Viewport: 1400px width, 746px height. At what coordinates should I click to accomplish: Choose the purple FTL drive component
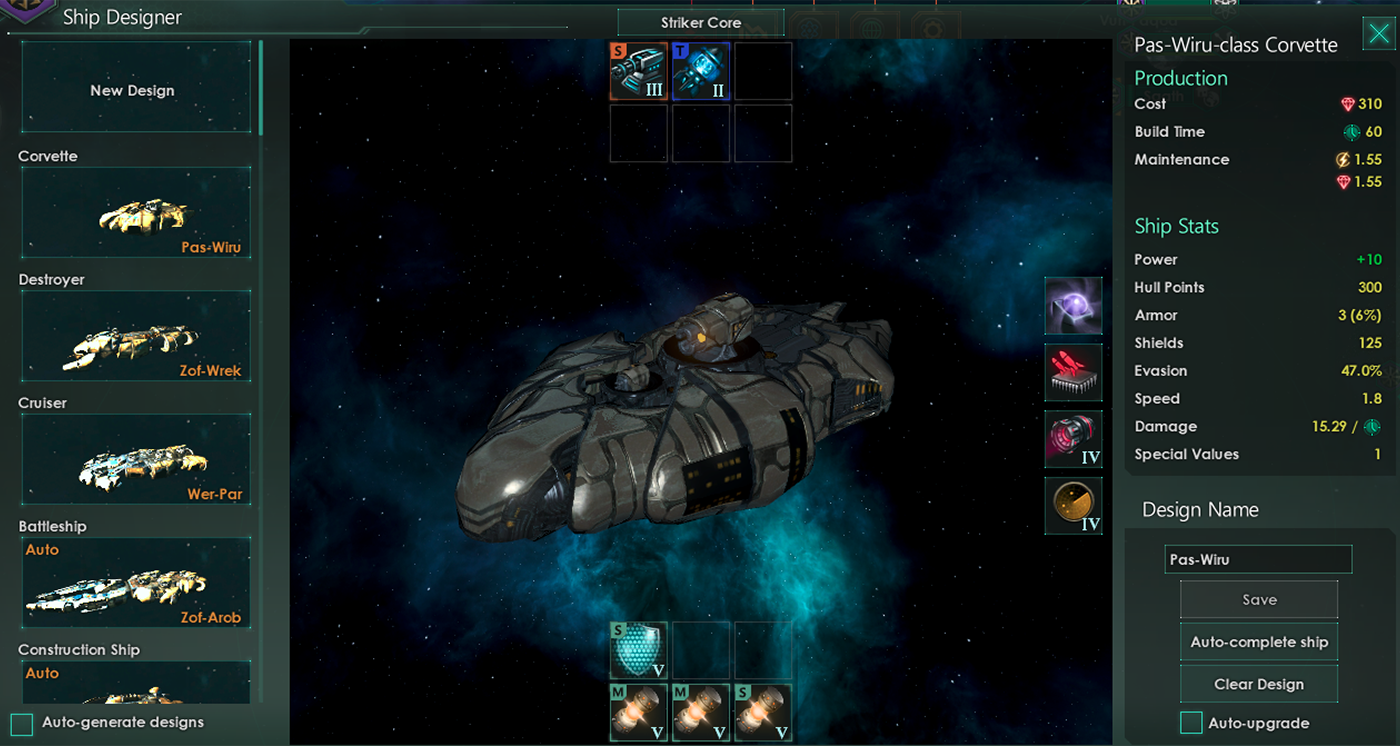pyautogui.click(x=1073, y=306)
